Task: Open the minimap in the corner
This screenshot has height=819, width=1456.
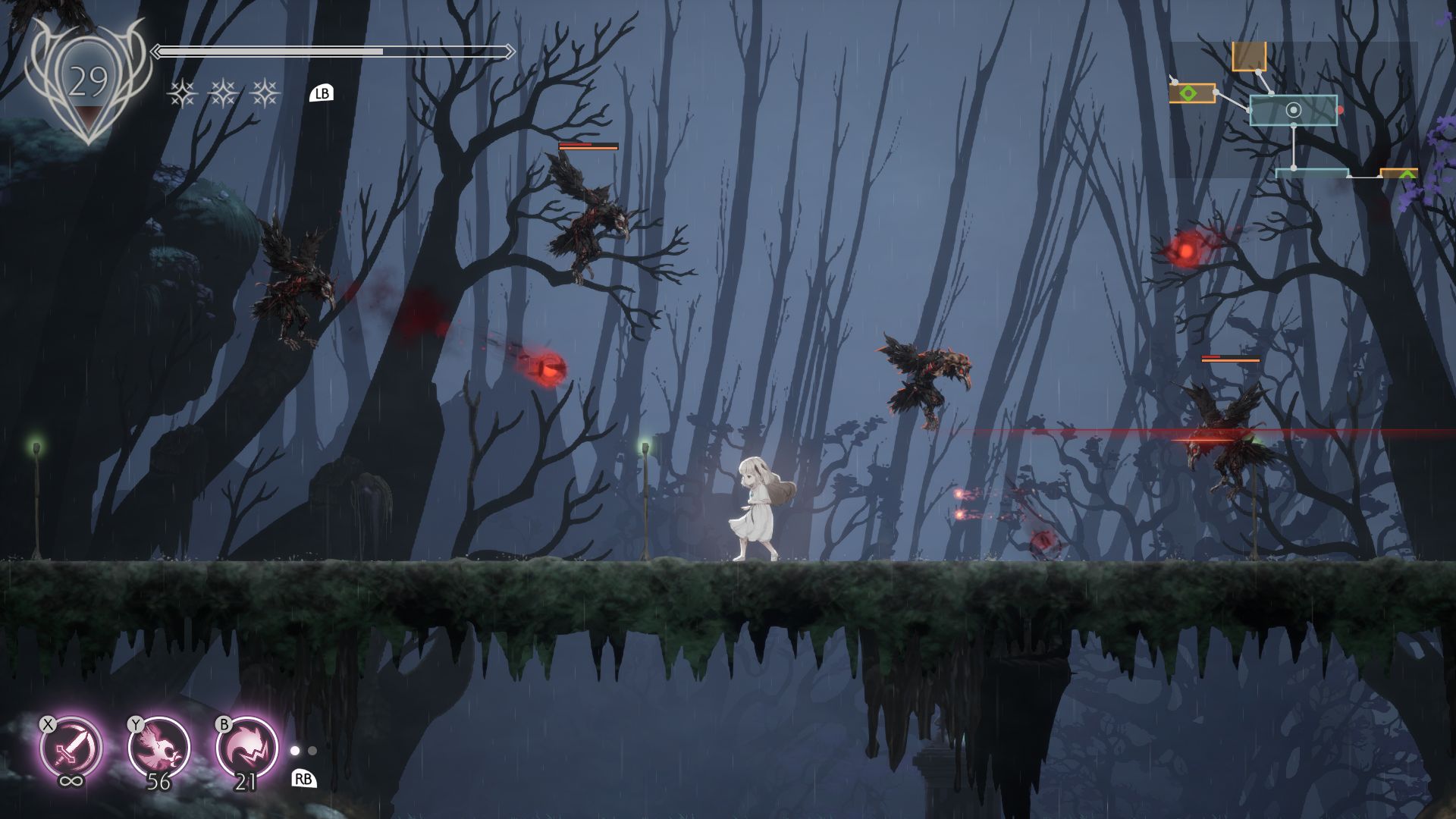Action: [x=1293, y=110]
